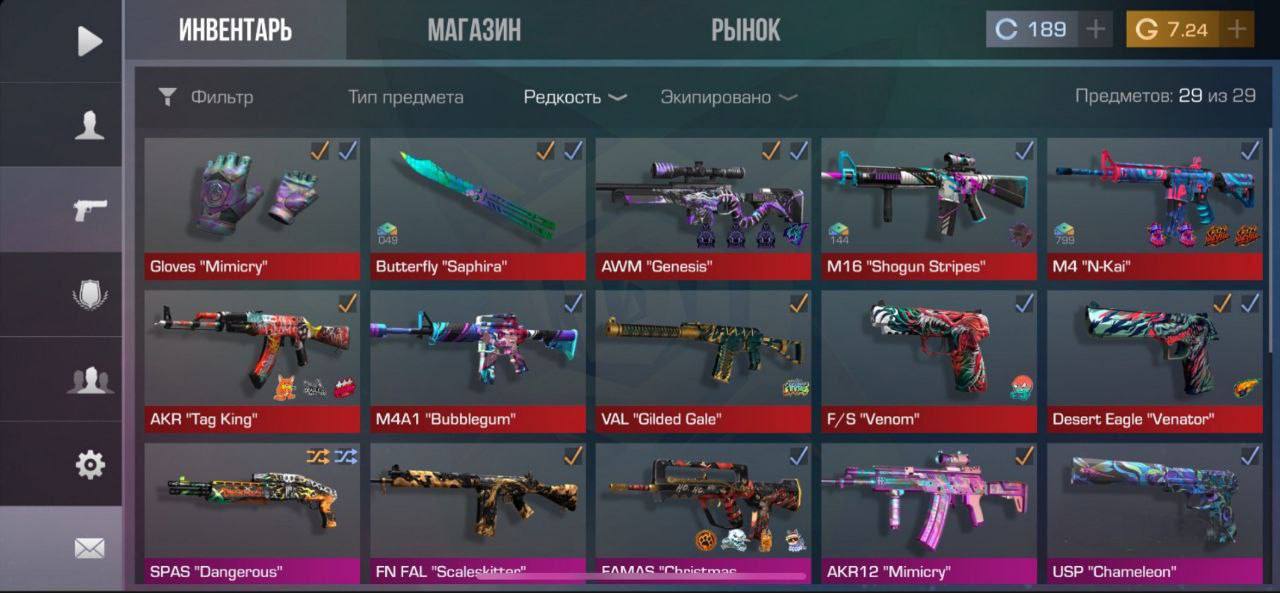1280x593 pixels.
Task: Open the Фильтр filter option
Action: [x=207, y=97]
